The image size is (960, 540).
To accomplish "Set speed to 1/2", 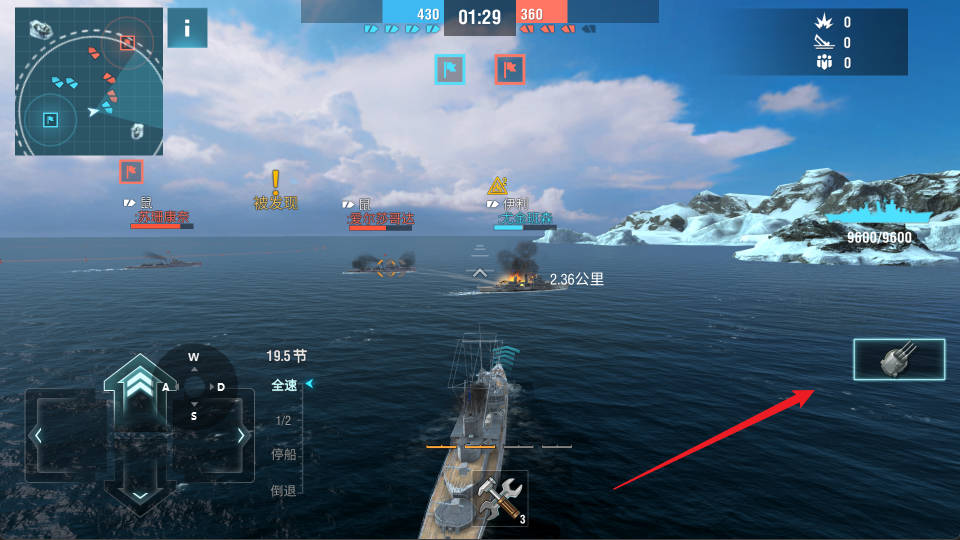I will tap(283, 421).
